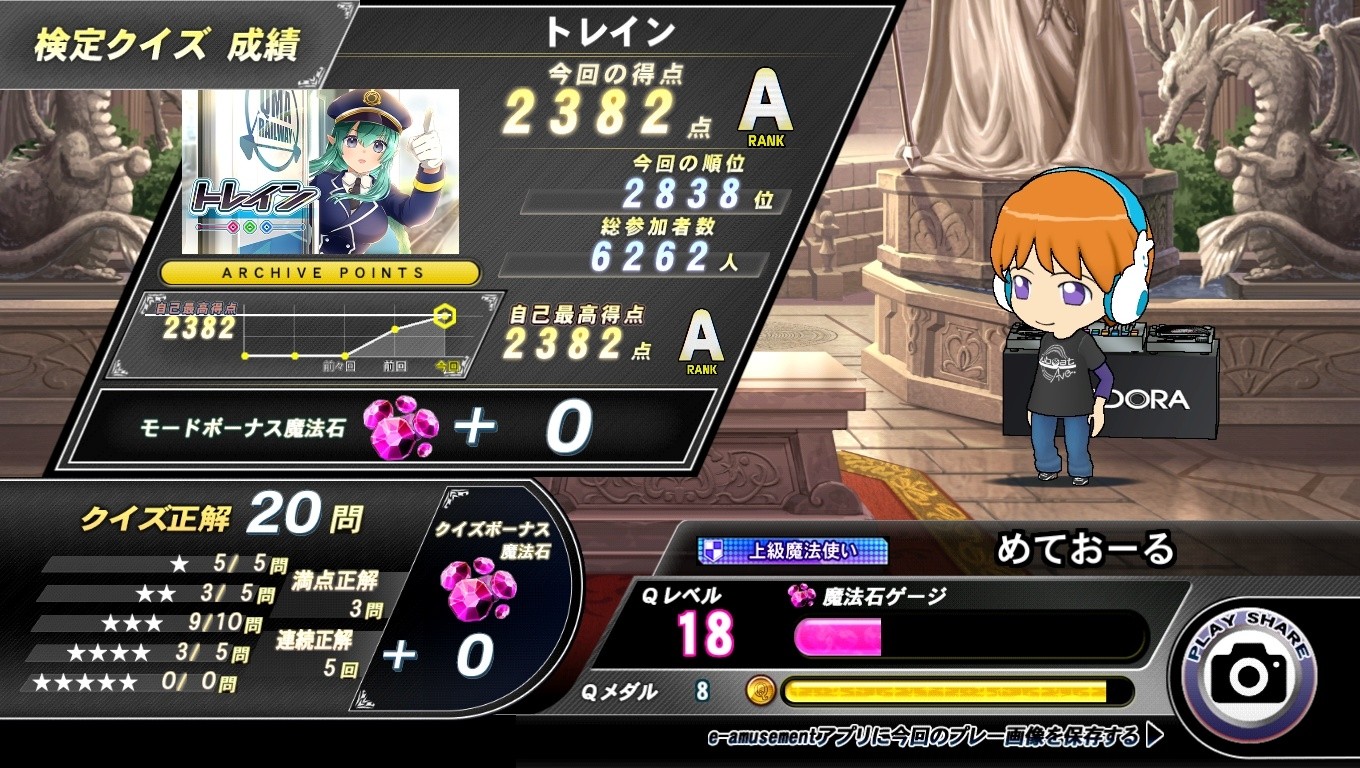
Task: Open the yellow ARCHIVE POINTS button
Action: pyautogui.click(x=320, y=272)
